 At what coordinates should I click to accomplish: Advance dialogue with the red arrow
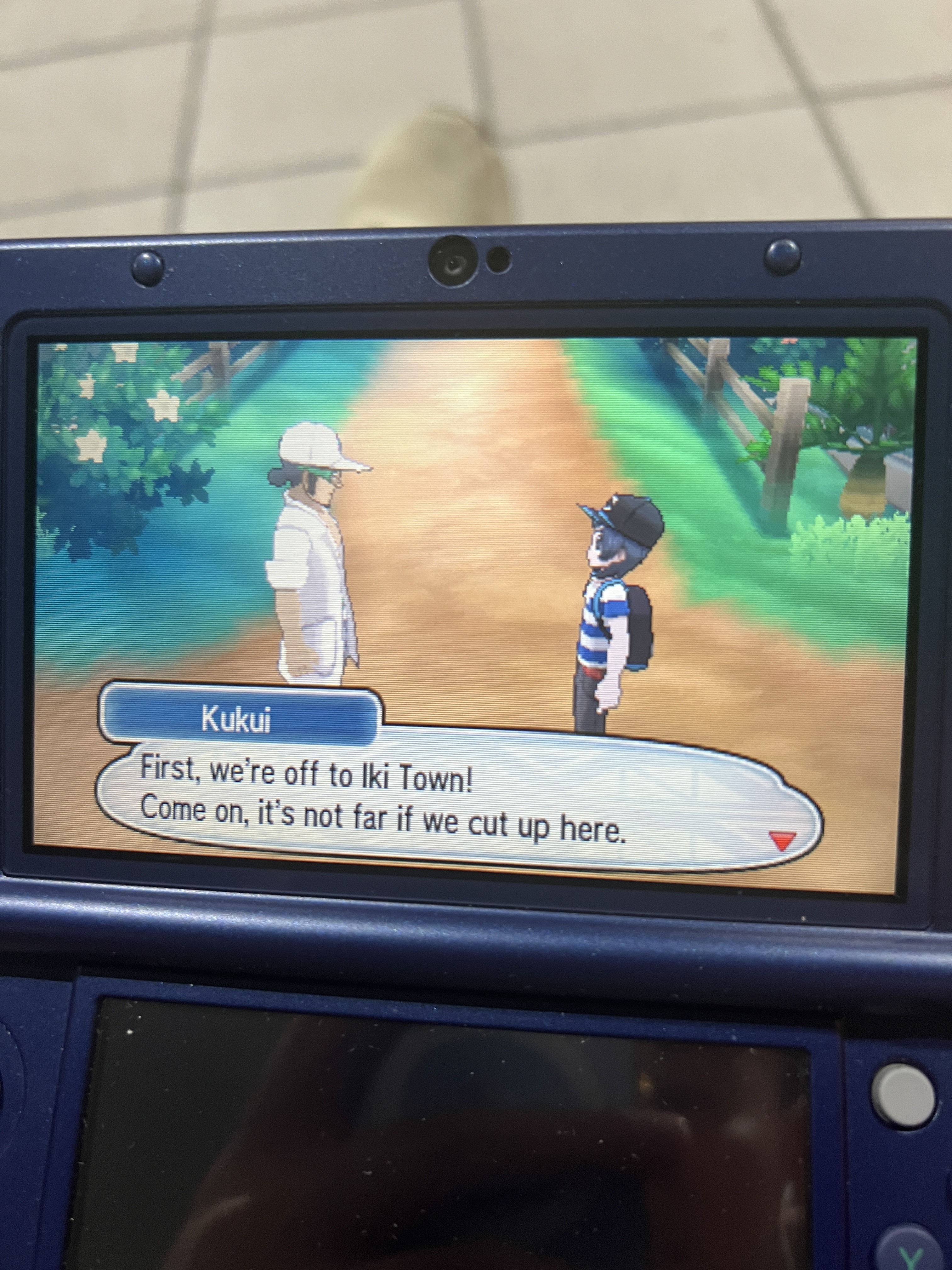tap(783, 841)
